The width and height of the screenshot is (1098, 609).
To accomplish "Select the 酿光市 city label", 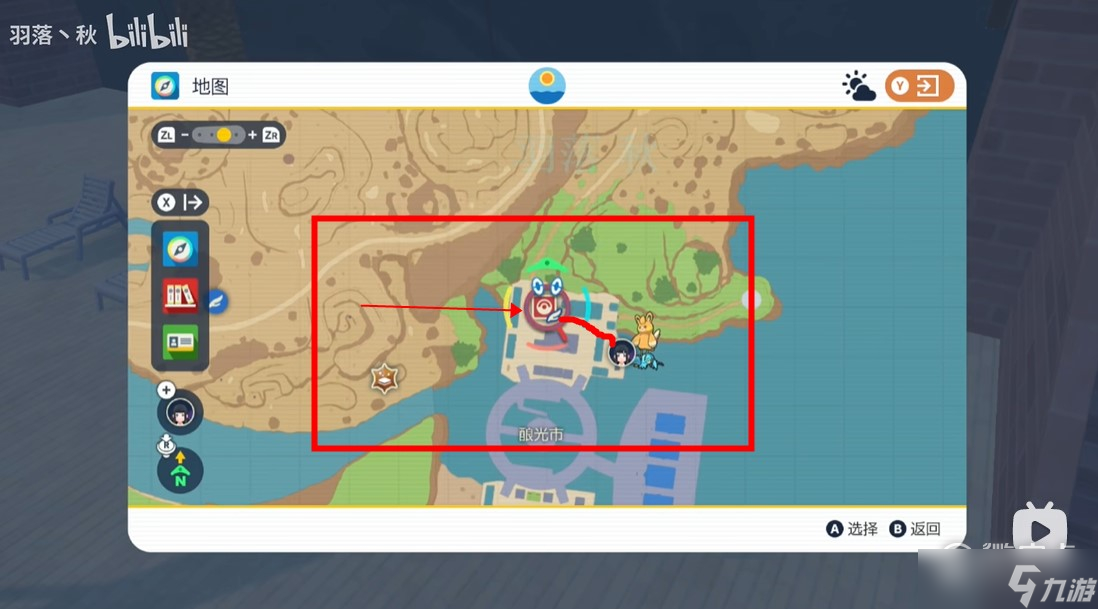I will coord(541,435).
